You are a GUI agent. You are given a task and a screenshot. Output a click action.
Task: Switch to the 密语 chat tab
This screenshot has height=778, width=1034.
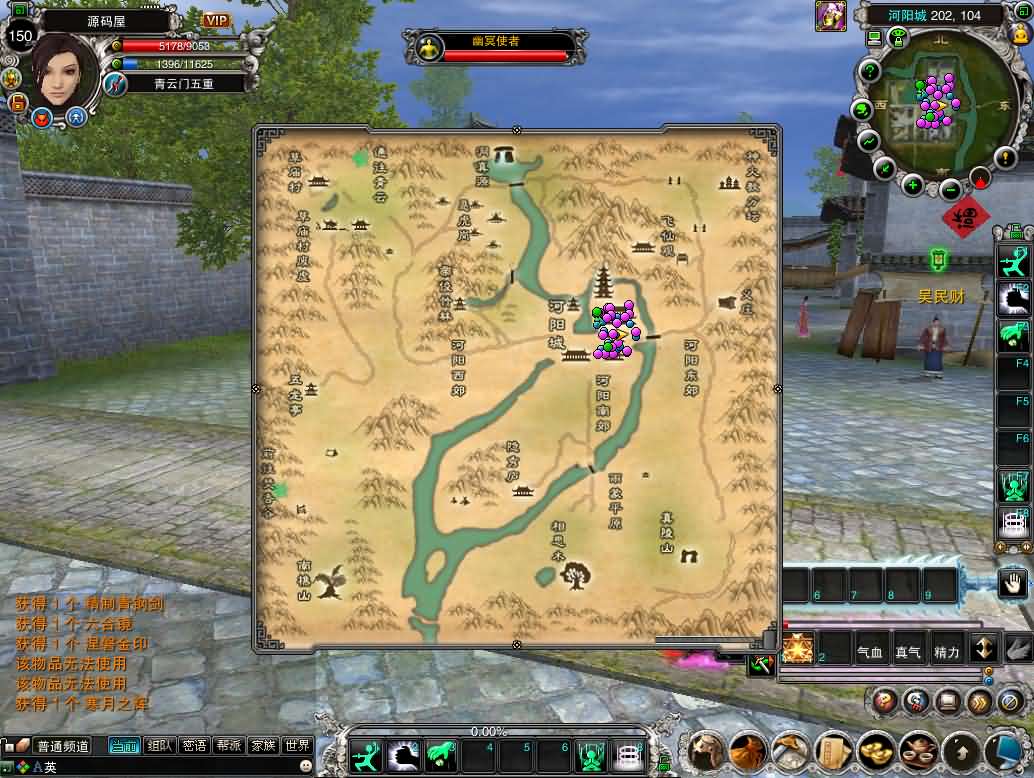(194, 745)
